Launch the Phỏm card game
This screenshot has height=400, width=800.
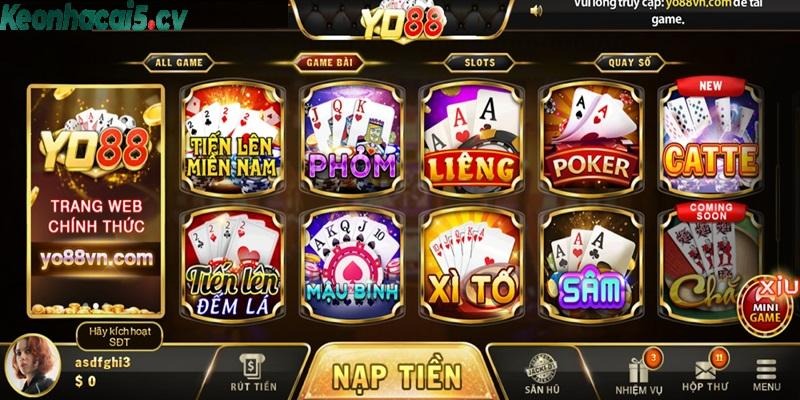(351, 138)
